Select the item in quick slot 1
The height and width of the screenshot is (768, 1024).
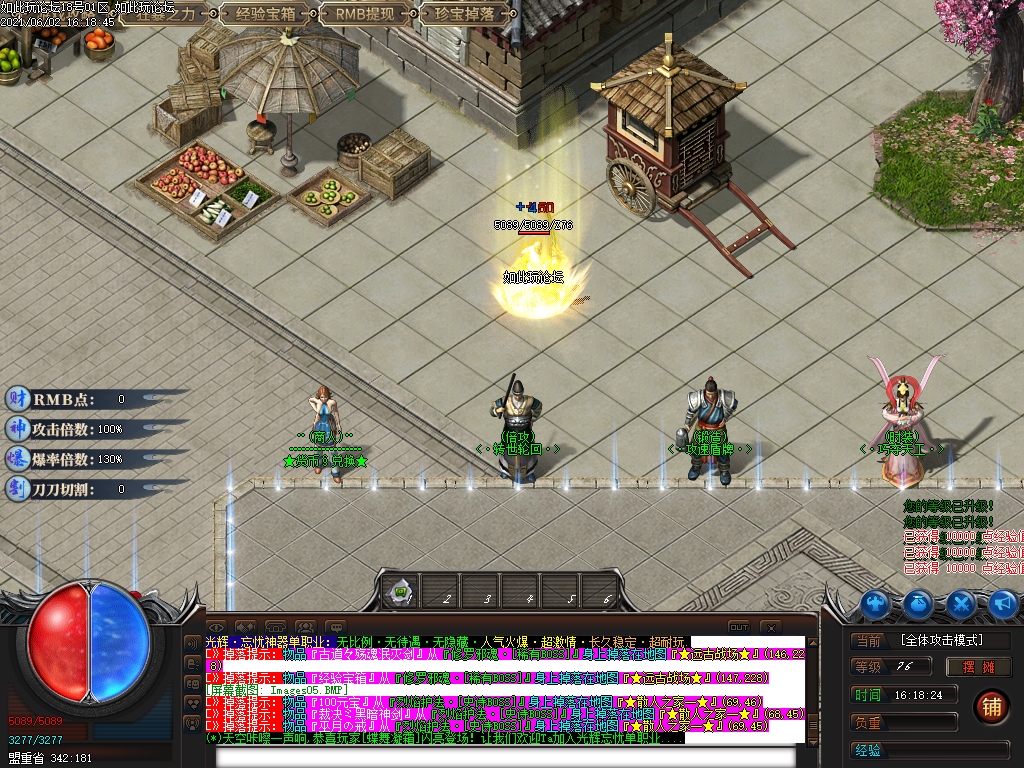point(400,592)
